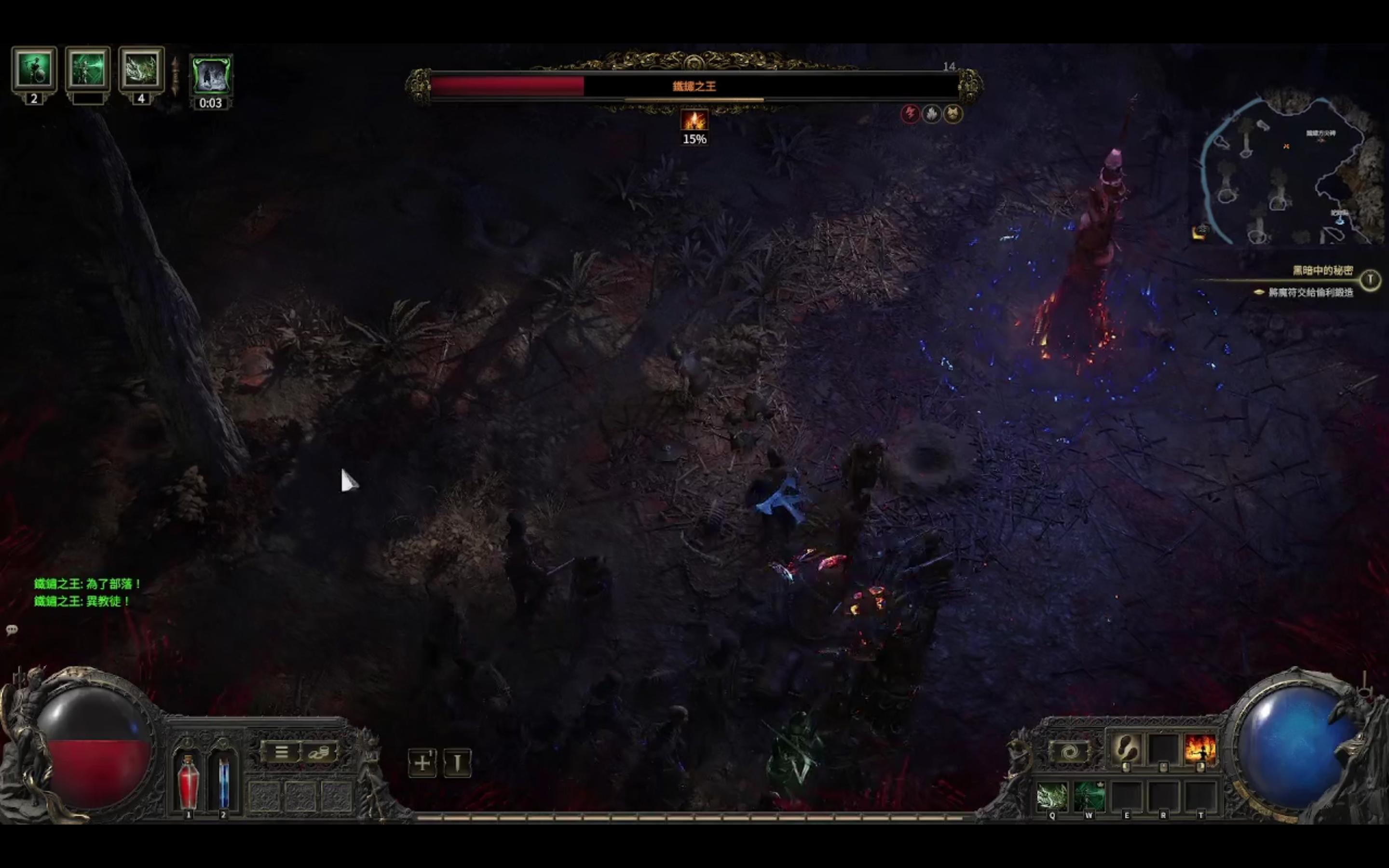The height and width of the screenshot is (868, 1389).
Task: Click the boss flame debuff at 15%
Action: pyautogui.click(x=694, y=121)
